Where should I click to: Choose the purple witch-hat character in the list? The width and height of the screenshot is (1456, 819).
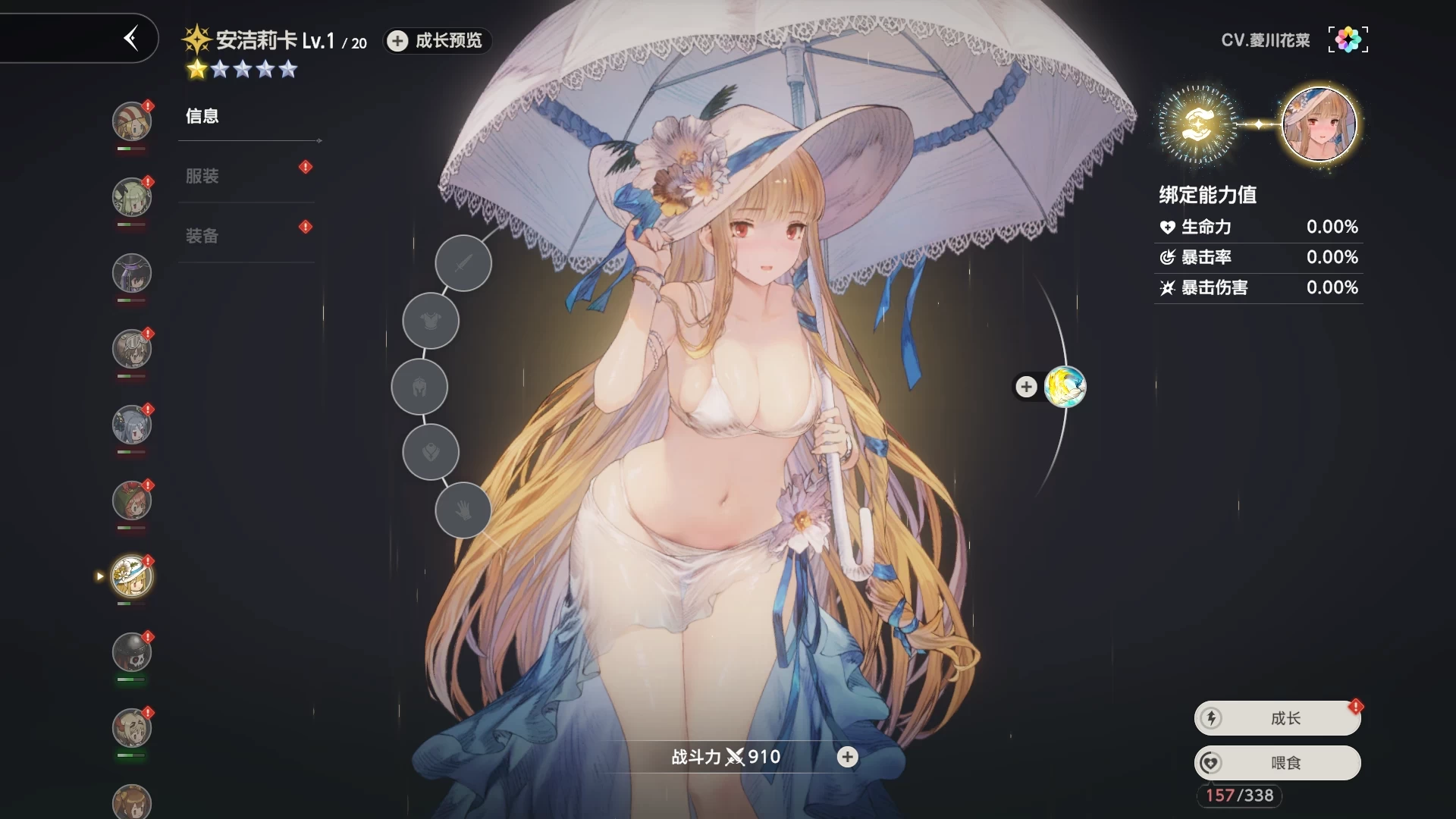click(132, 273)
